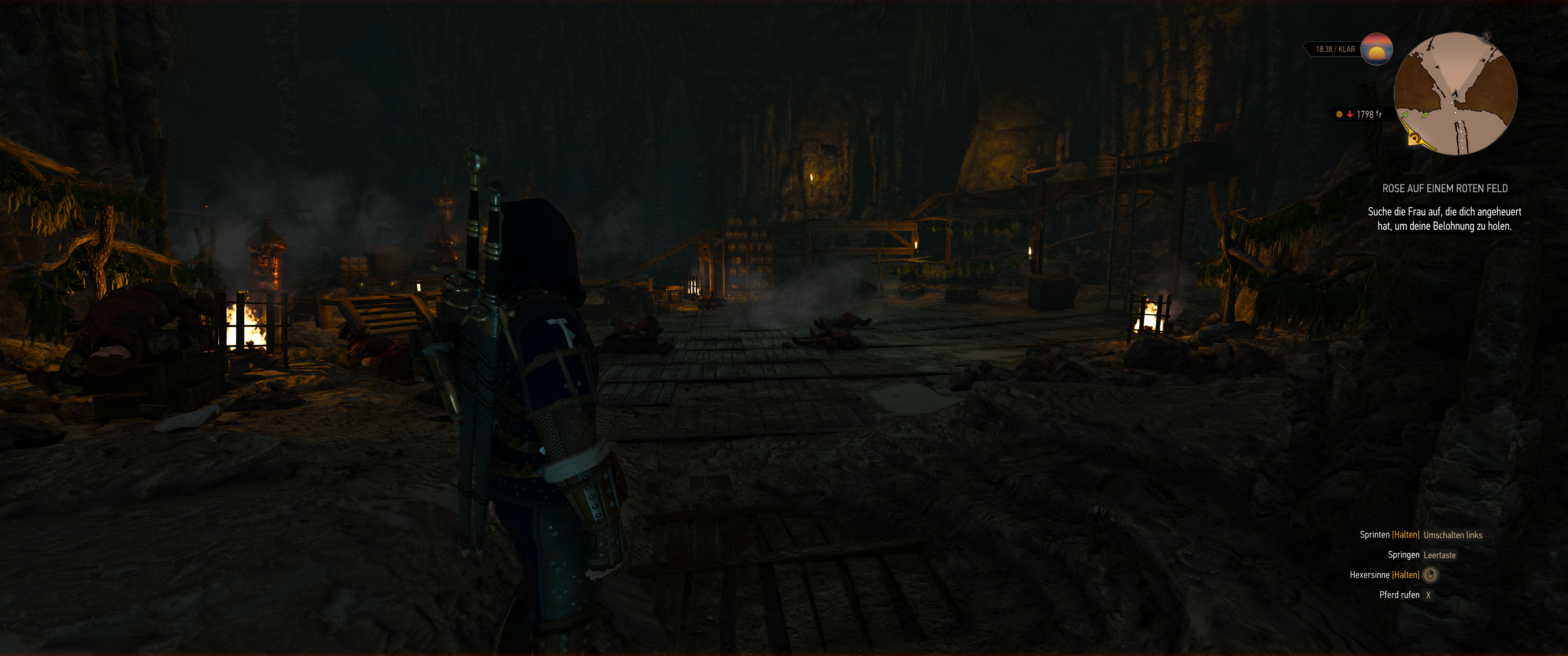Viewport: 1568px width, 656px height.
Task: Click the sun weather icon near the minimap
Action: [x=1377, y=49]
